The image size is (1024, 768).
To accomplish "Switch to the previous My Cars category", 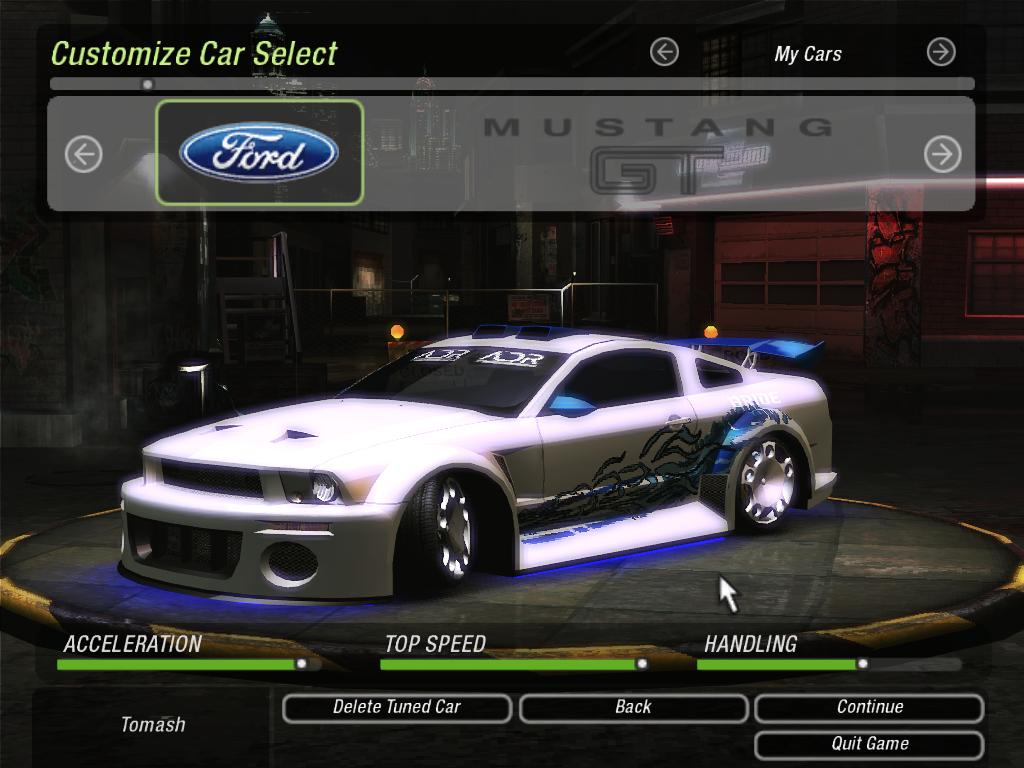I will pyautogui.click(x=664, y=52).
